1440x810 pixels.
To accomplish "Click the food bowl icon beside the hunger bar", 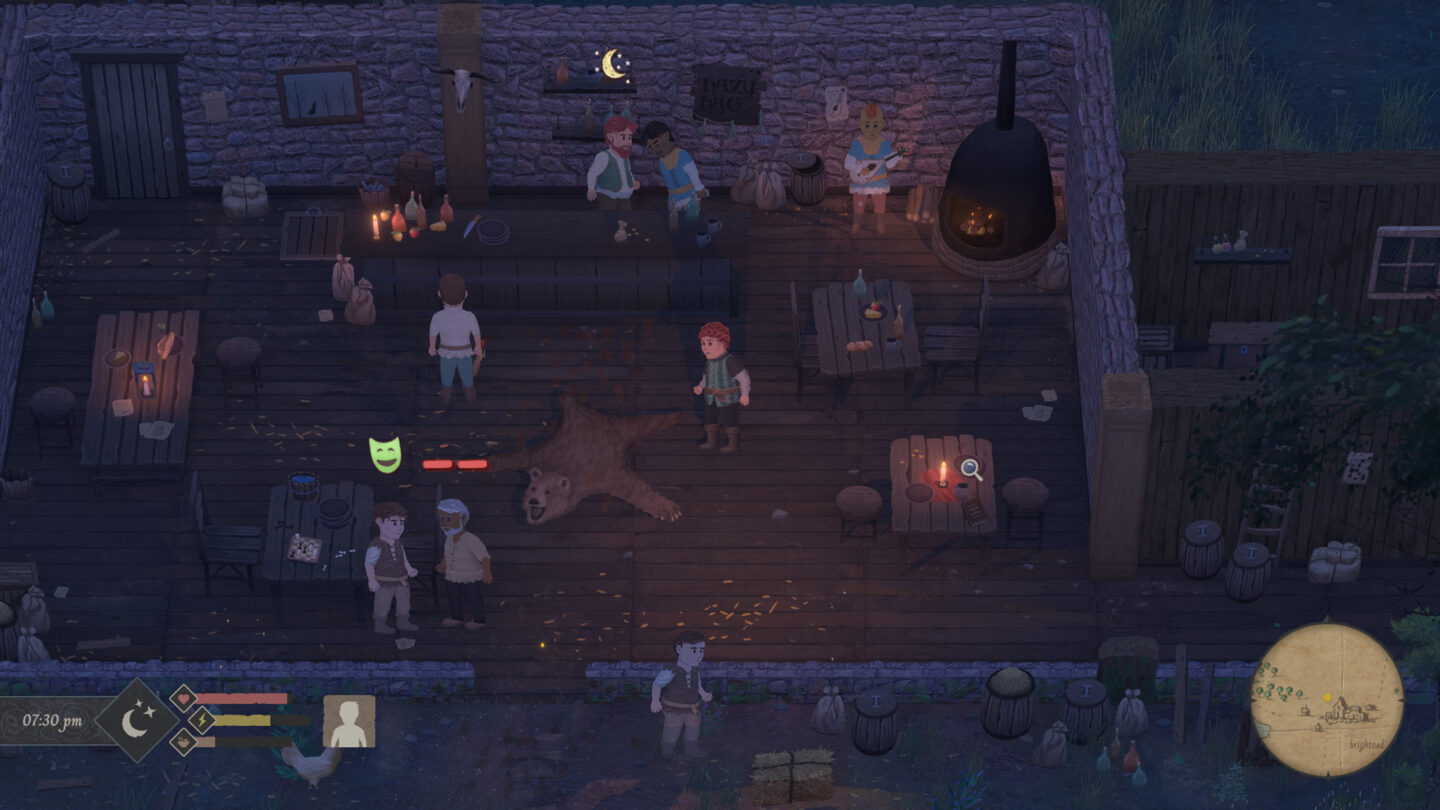I will [x=185, y=743].
